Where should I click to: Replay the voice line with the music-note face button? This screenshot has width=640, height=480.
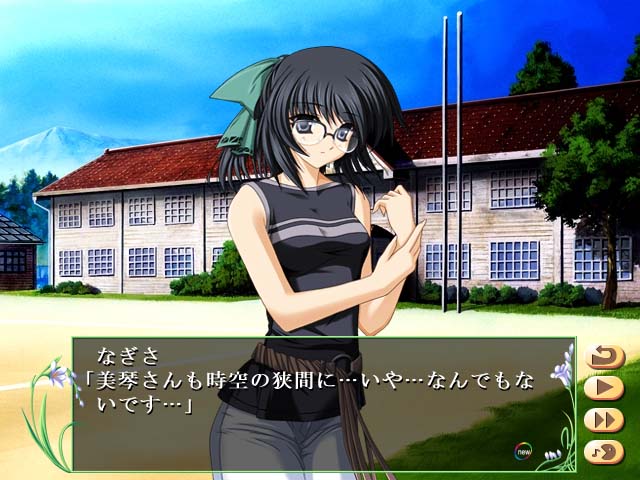click(x=604, y=451)
